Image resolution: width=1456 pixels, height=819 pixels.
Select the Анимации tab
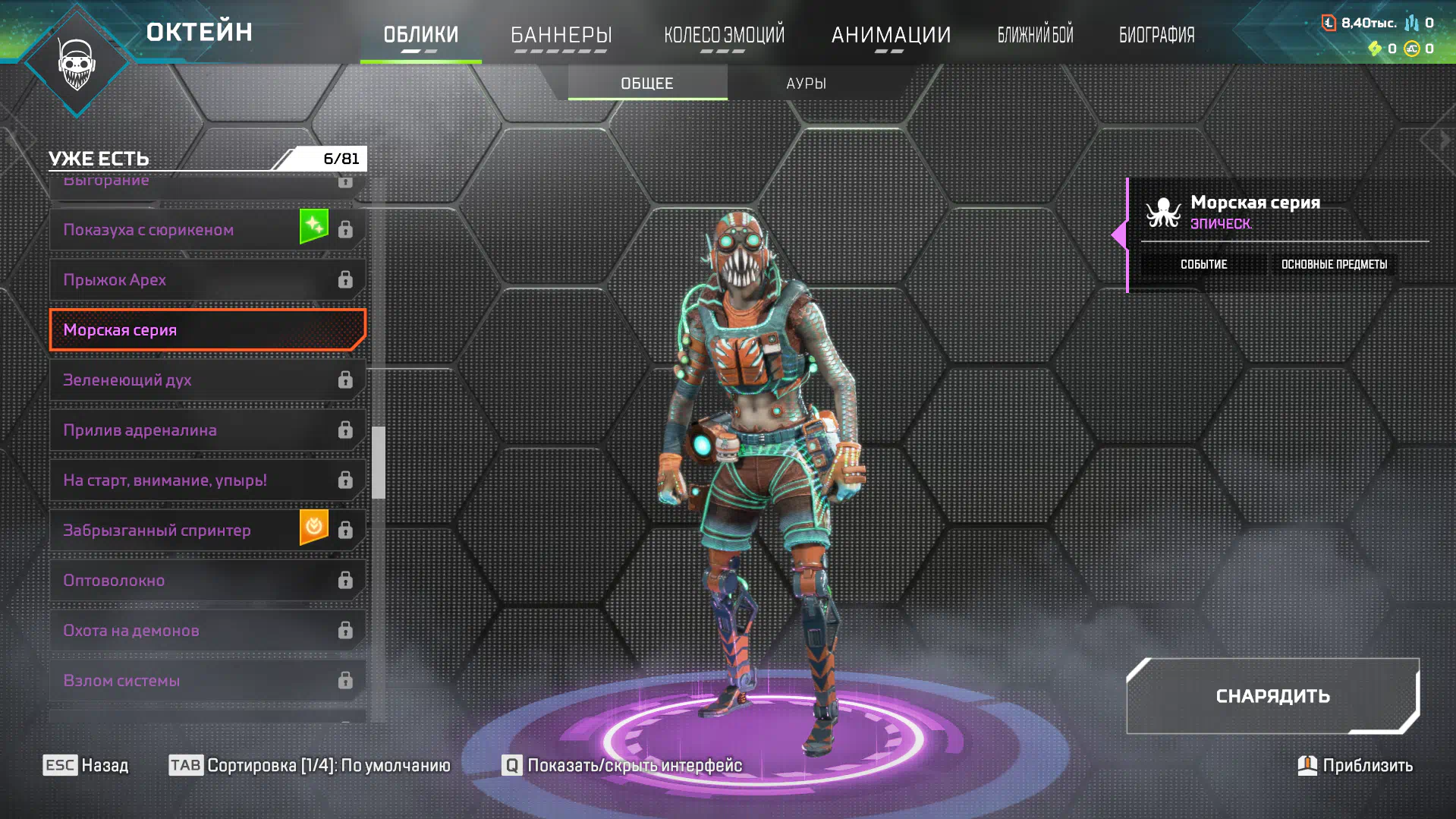pos(891,35)
